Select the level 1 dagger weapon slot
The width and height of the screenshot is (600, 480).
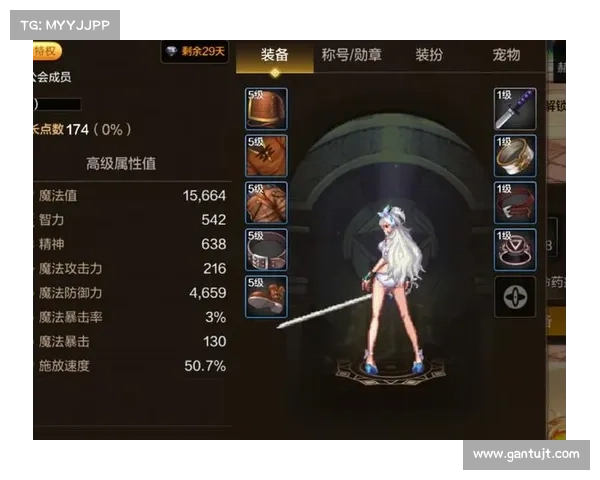point(515,109)
